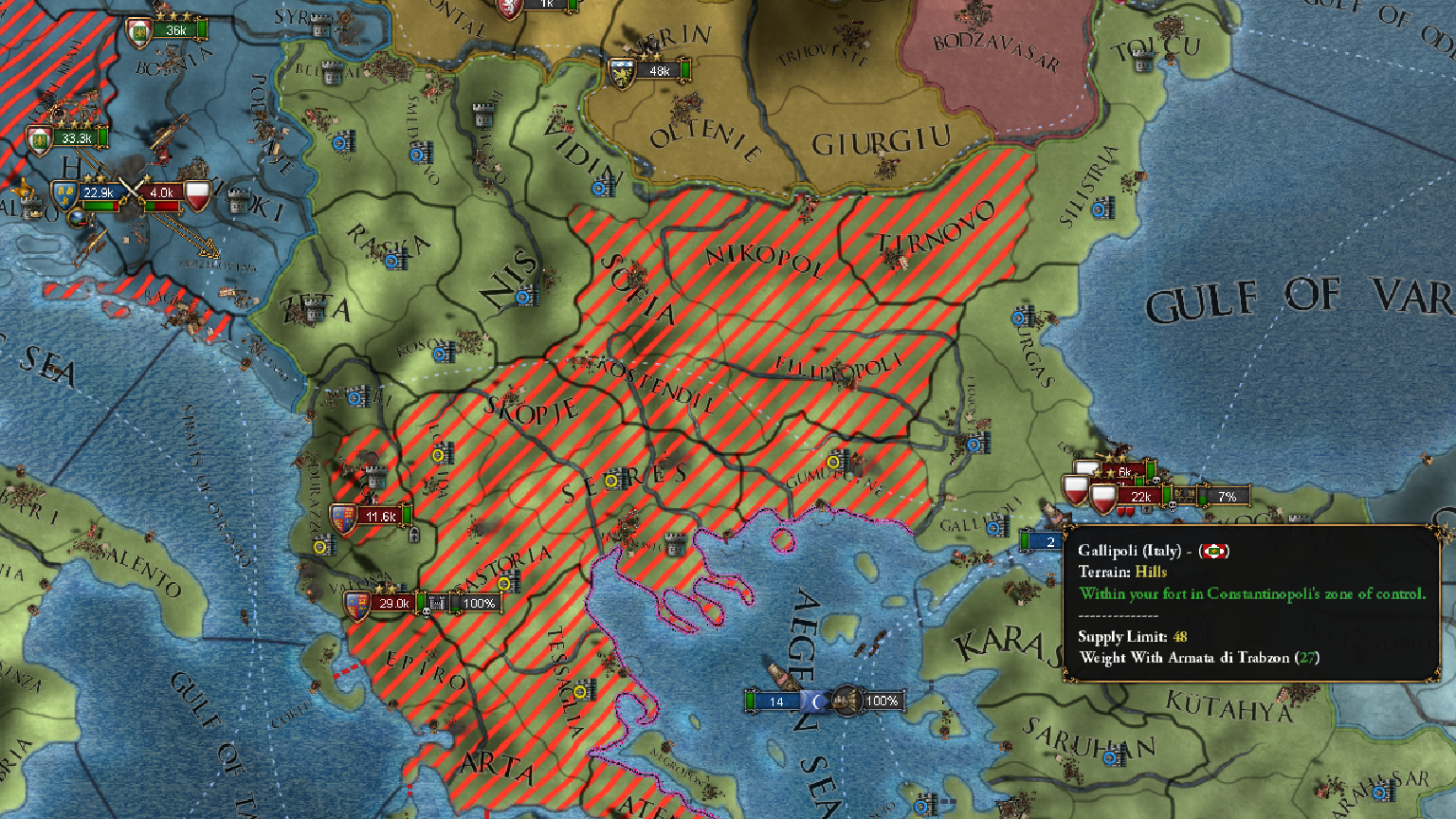Click the skull attrition icon under the 22k fleet
Screen dimensions: 1456x819
coord(1172,506)
